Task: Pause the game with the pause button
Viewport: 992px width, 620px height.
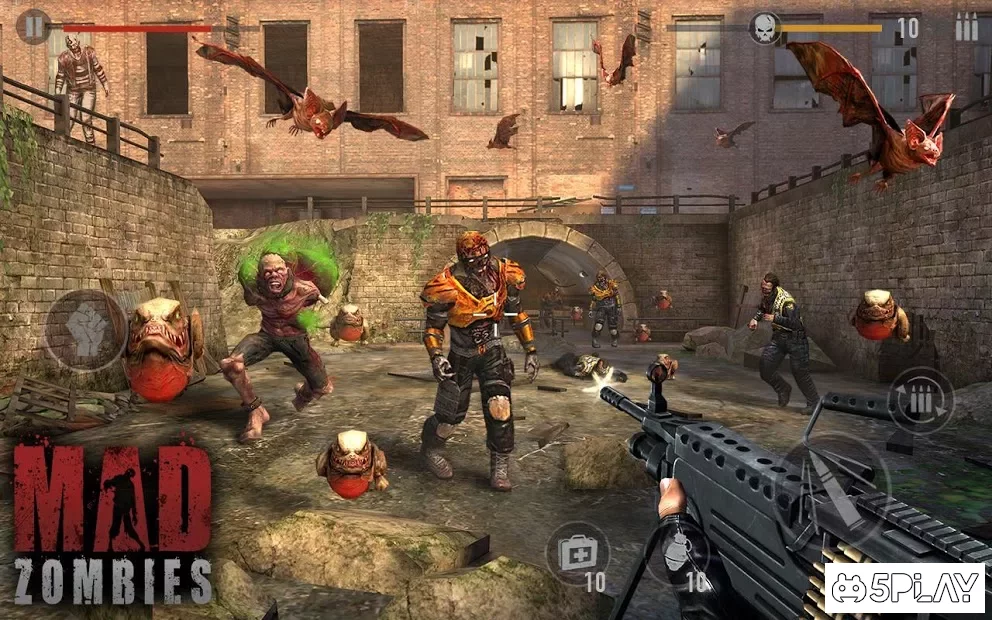Action: [x=34, y=26]
